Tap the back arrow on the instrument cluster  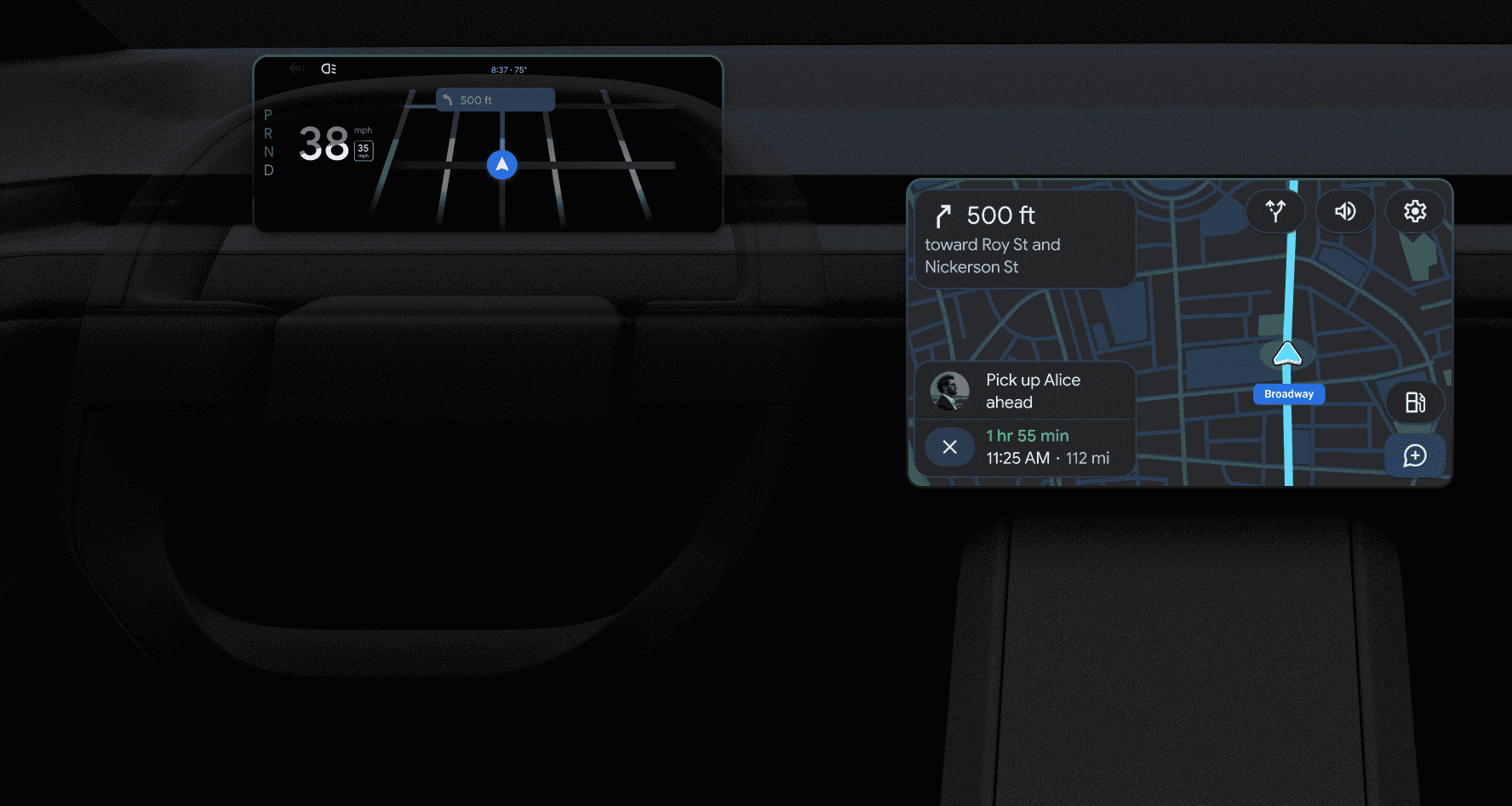[295, 69]
